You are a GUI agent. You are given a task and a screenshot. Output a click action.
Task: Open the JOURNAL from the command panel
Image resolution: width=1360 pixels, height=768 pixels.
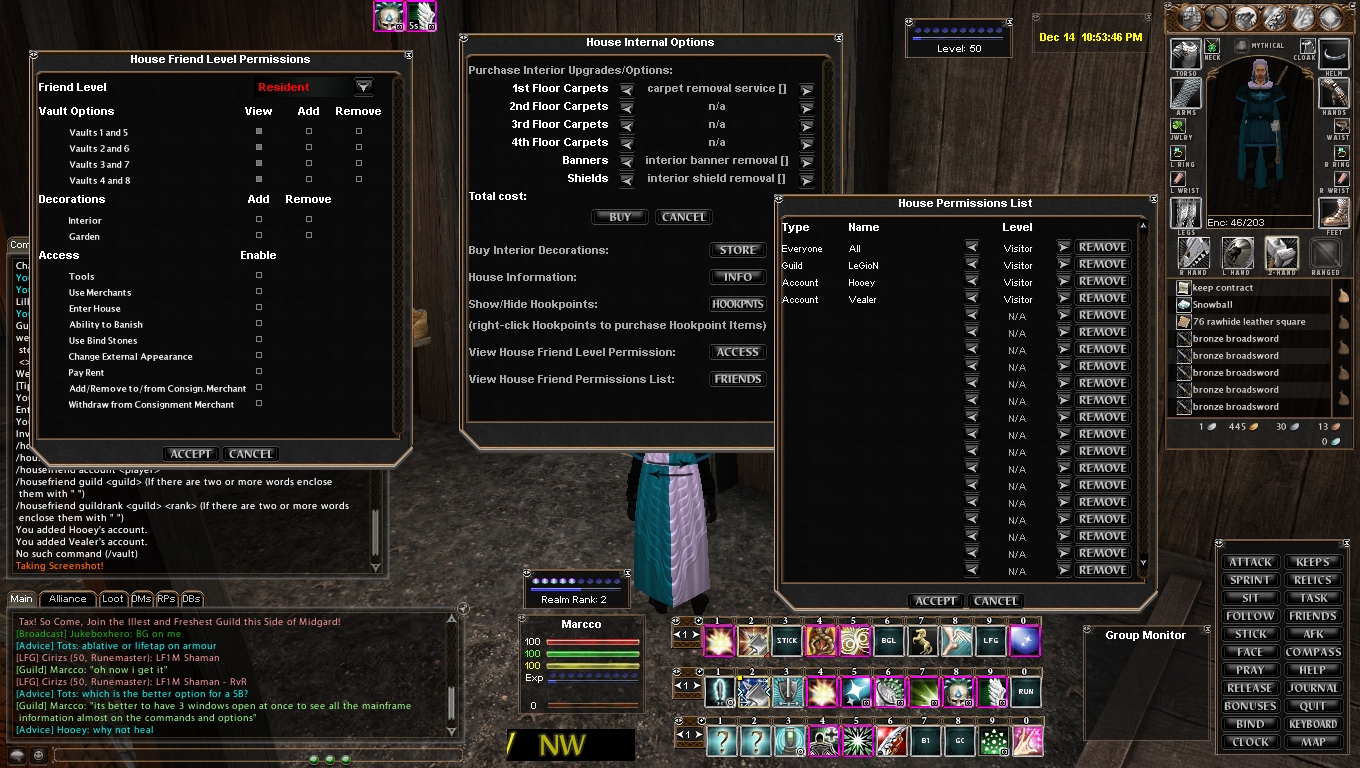click(x=1312, y=688)
